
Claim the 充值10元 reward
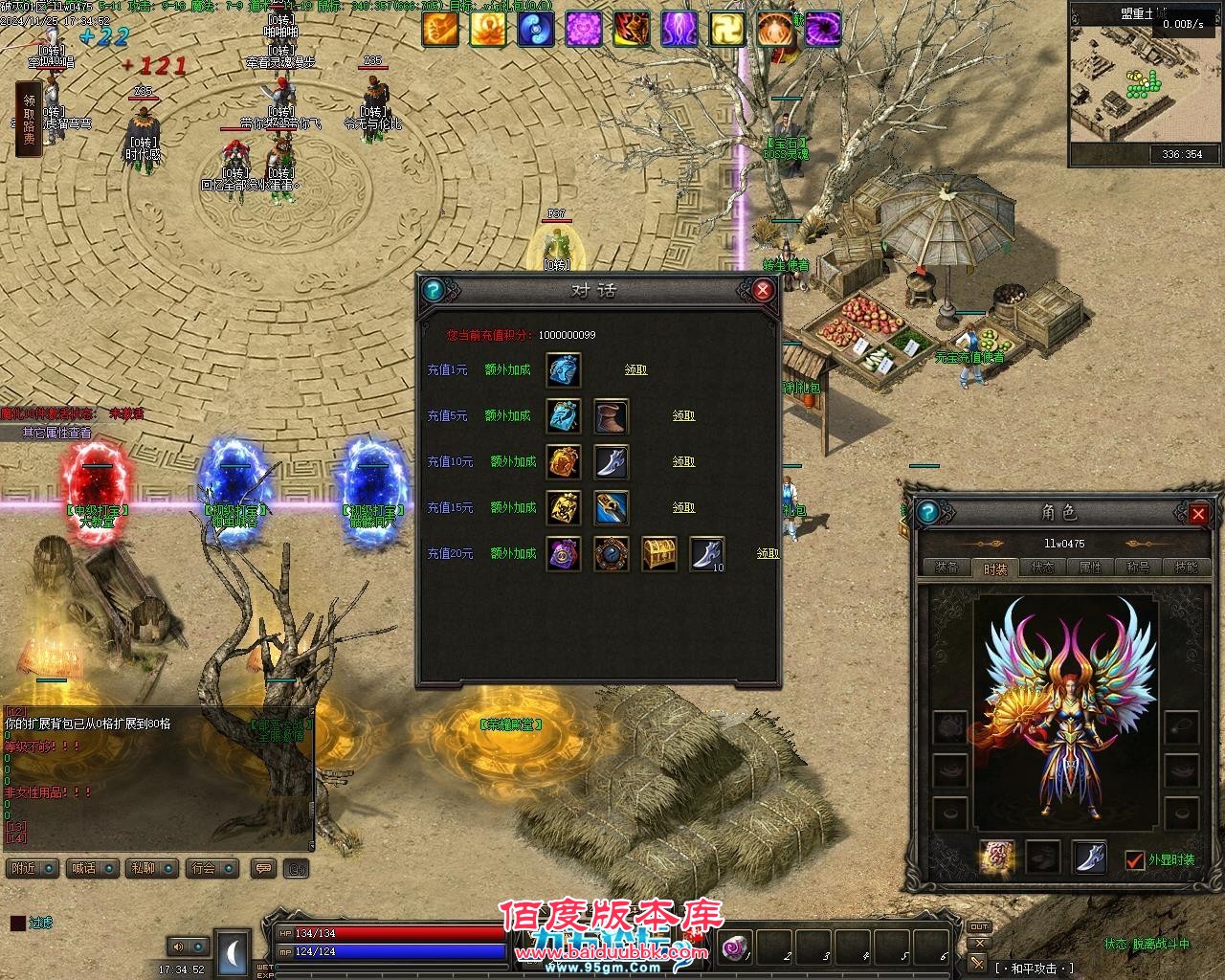683,461
